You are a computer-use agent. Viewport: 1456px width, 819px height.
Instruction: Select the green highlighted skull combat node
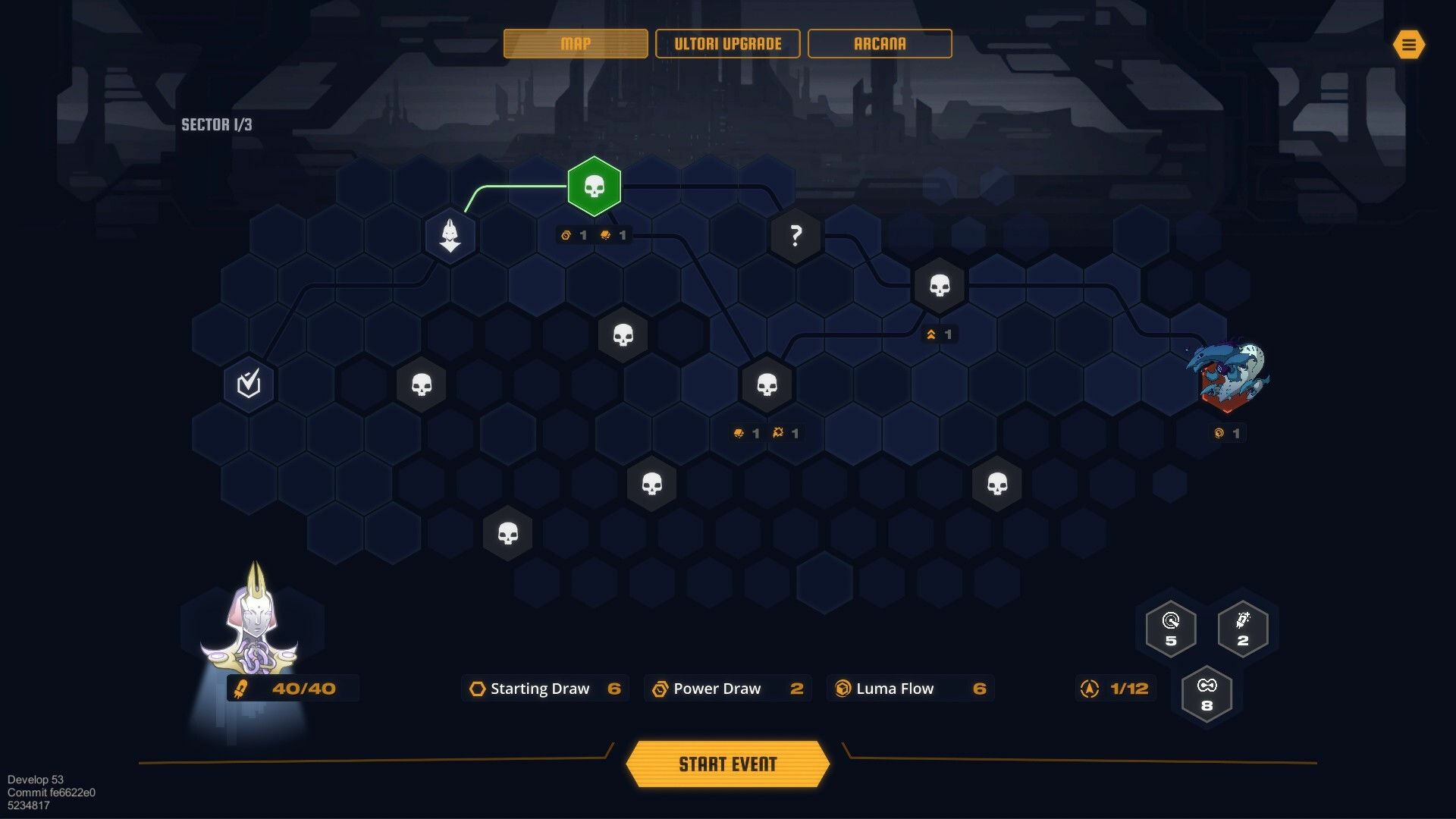pos(594,186)
